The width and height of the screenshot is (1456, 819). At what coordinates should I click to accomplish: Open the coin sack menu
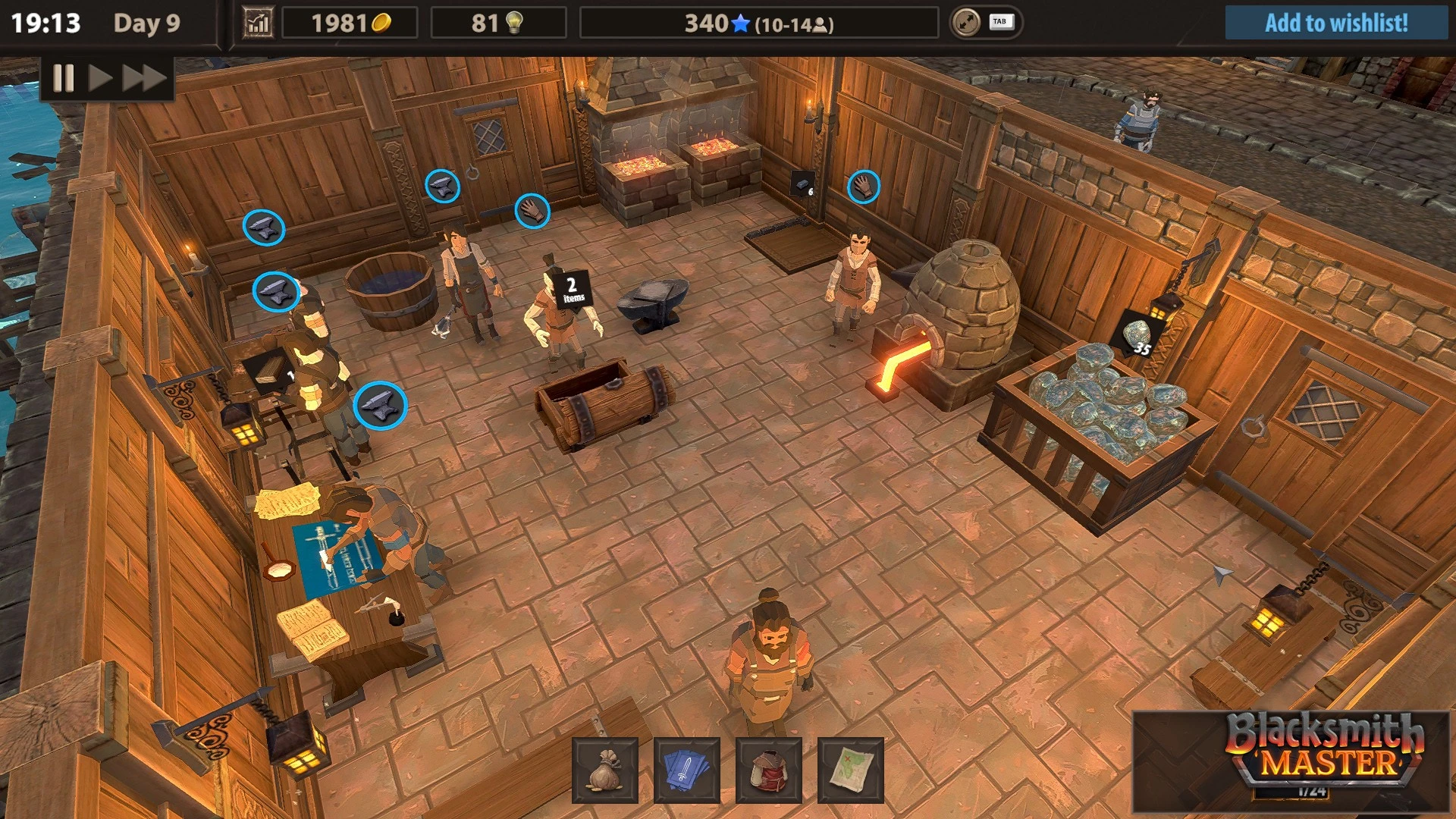coord(605,770)
